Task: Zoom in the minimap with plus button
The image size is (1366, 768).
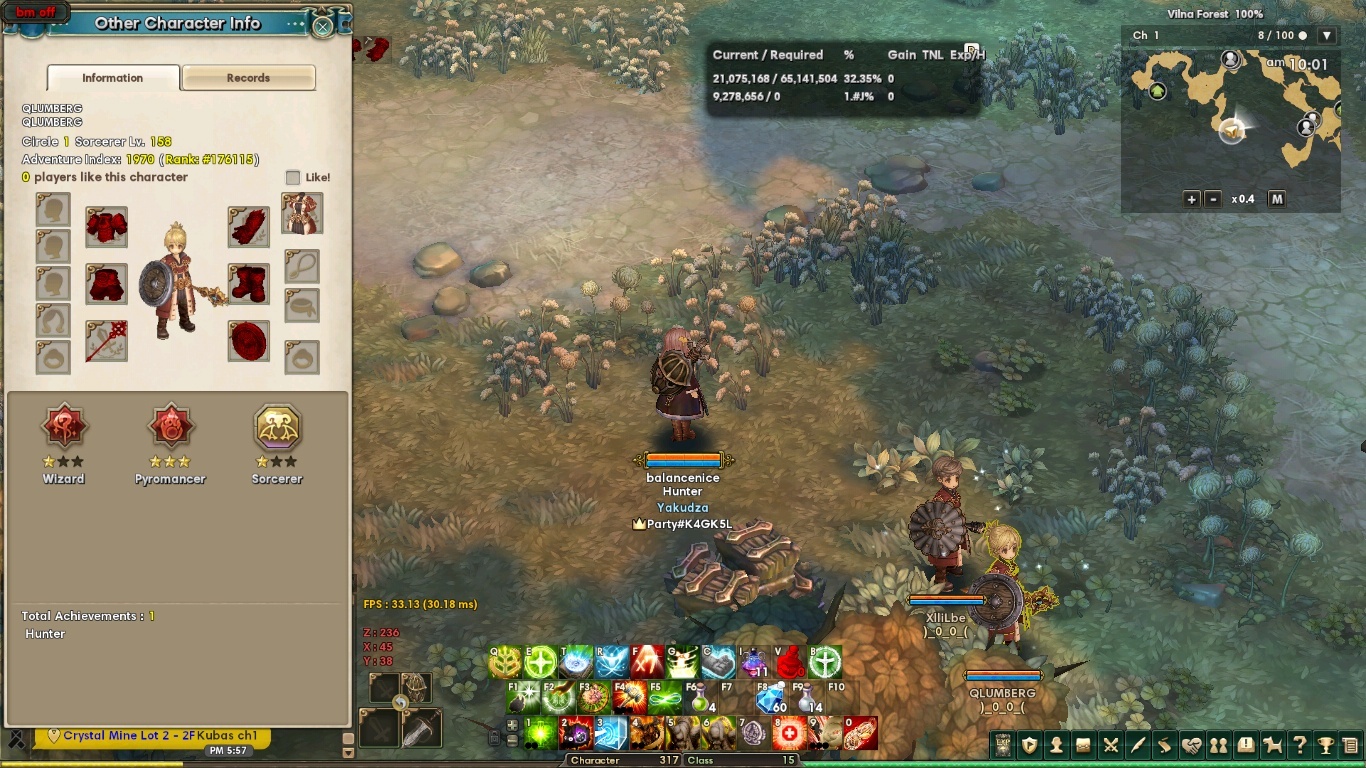Action: (x=1191, y=199)
